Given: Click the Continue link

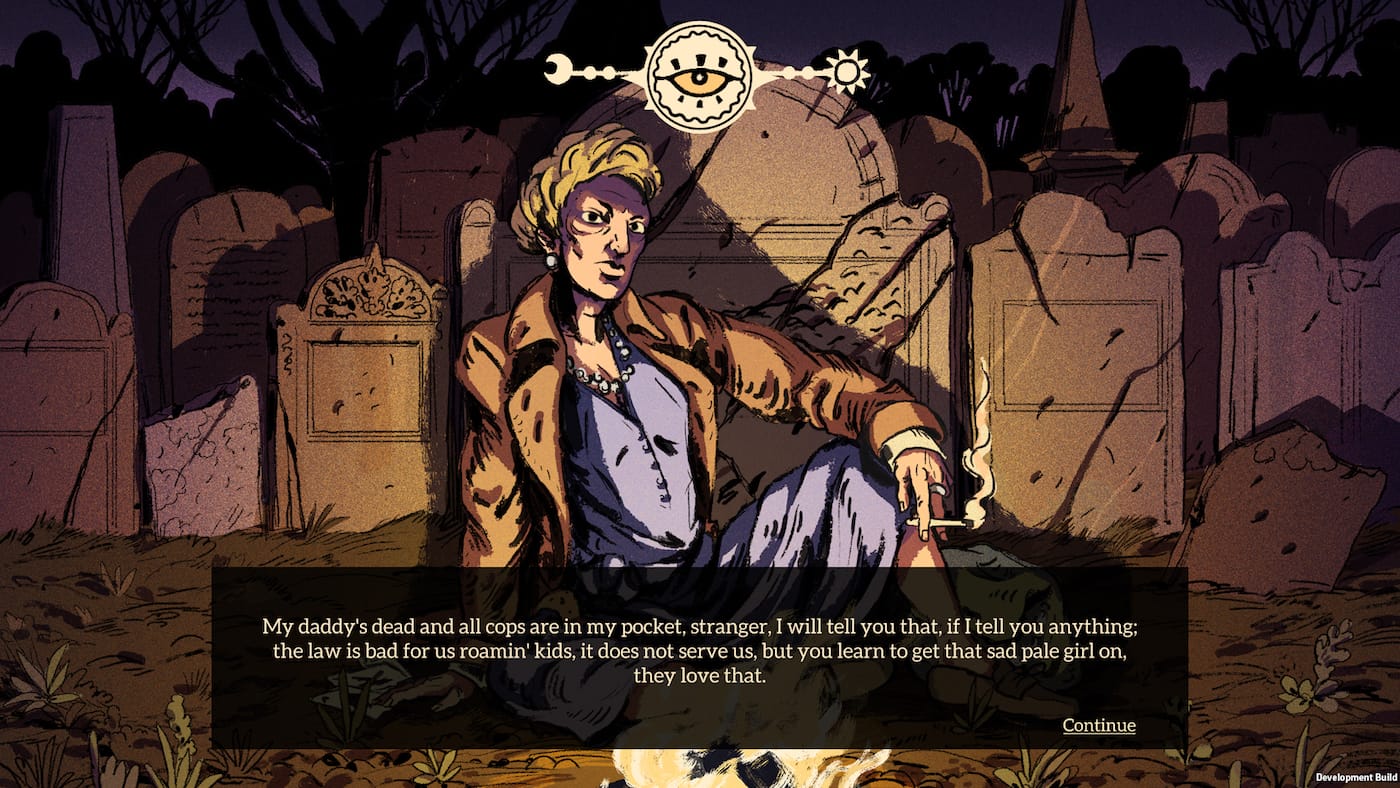Looking at the screenshot, I should click(1100, 726).
